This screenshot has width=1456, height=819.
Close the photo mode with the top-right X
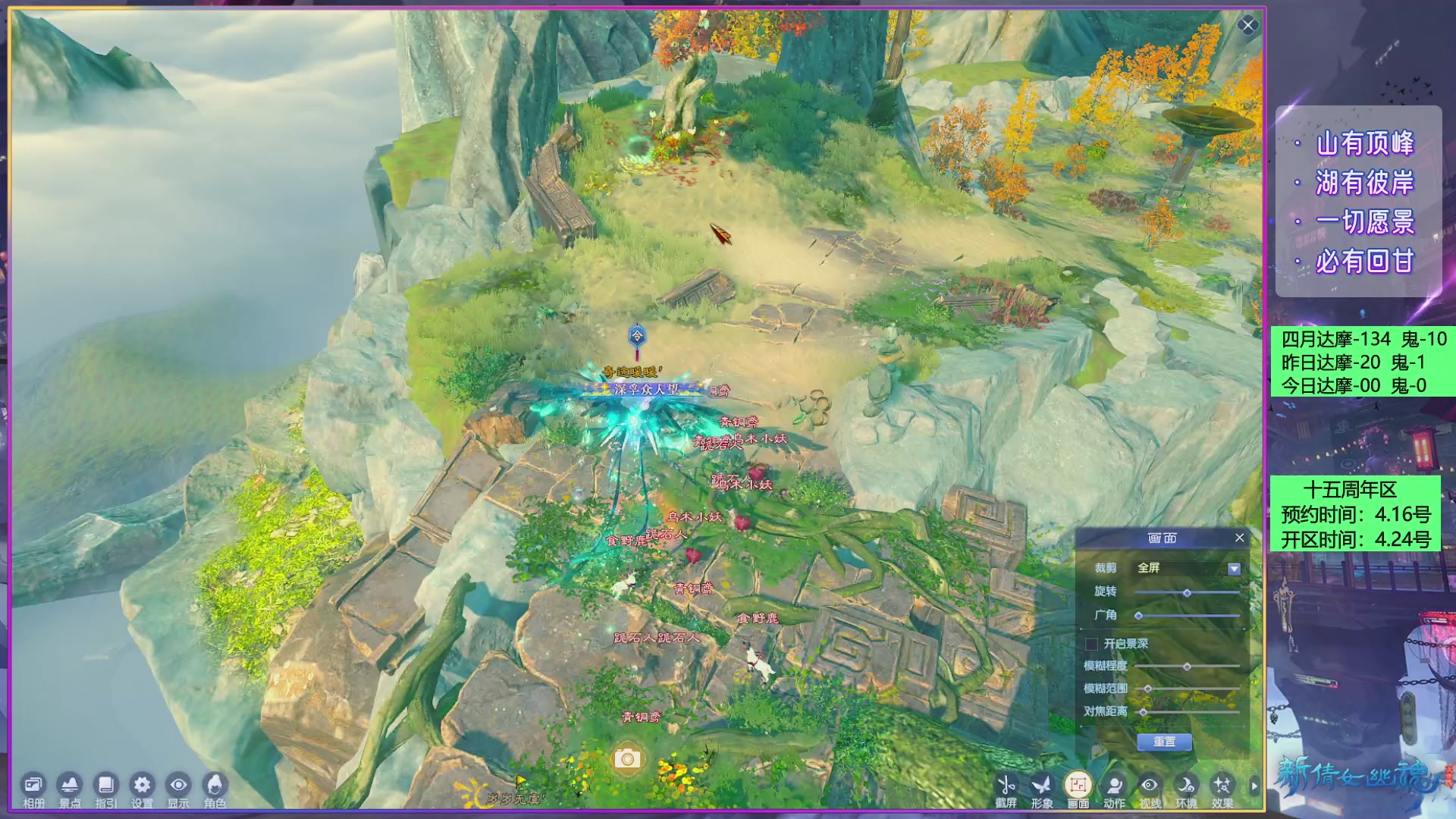coord(1247,26)
